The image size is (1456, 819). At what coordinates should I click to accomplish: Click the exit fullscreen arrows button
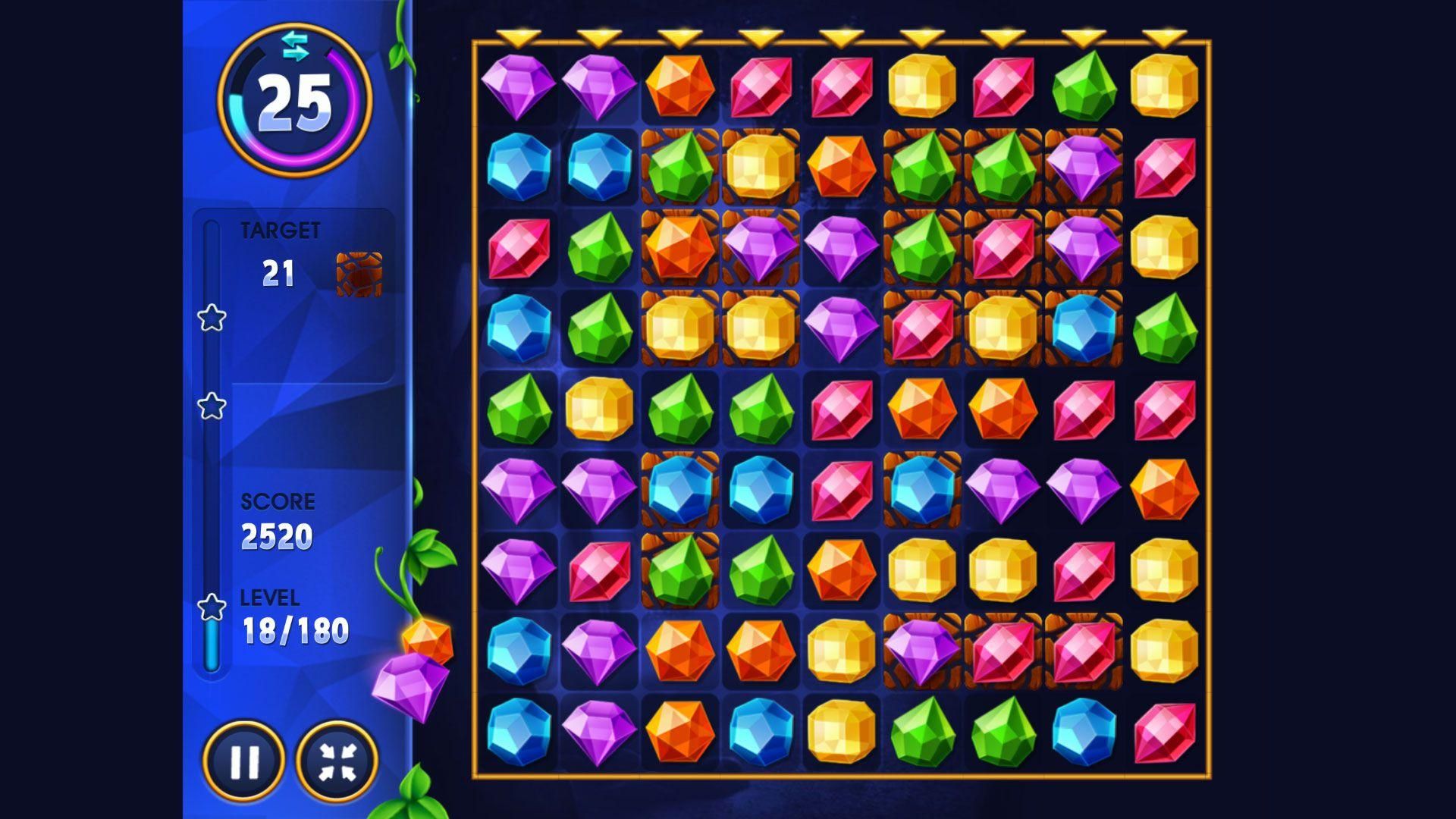[337, 761]
